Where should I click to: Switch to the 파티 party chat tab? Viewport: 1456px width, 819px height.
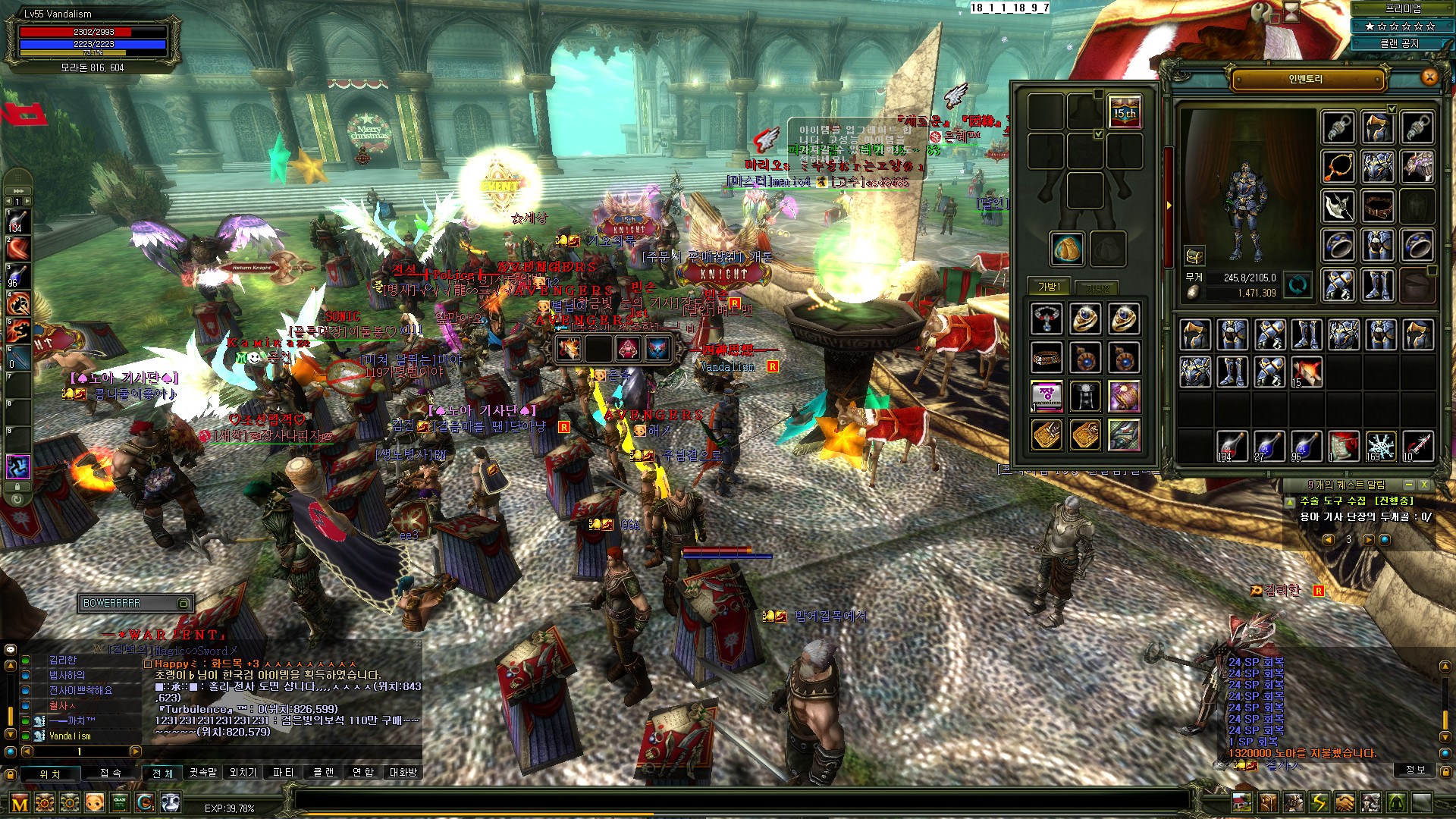[283, 773]
